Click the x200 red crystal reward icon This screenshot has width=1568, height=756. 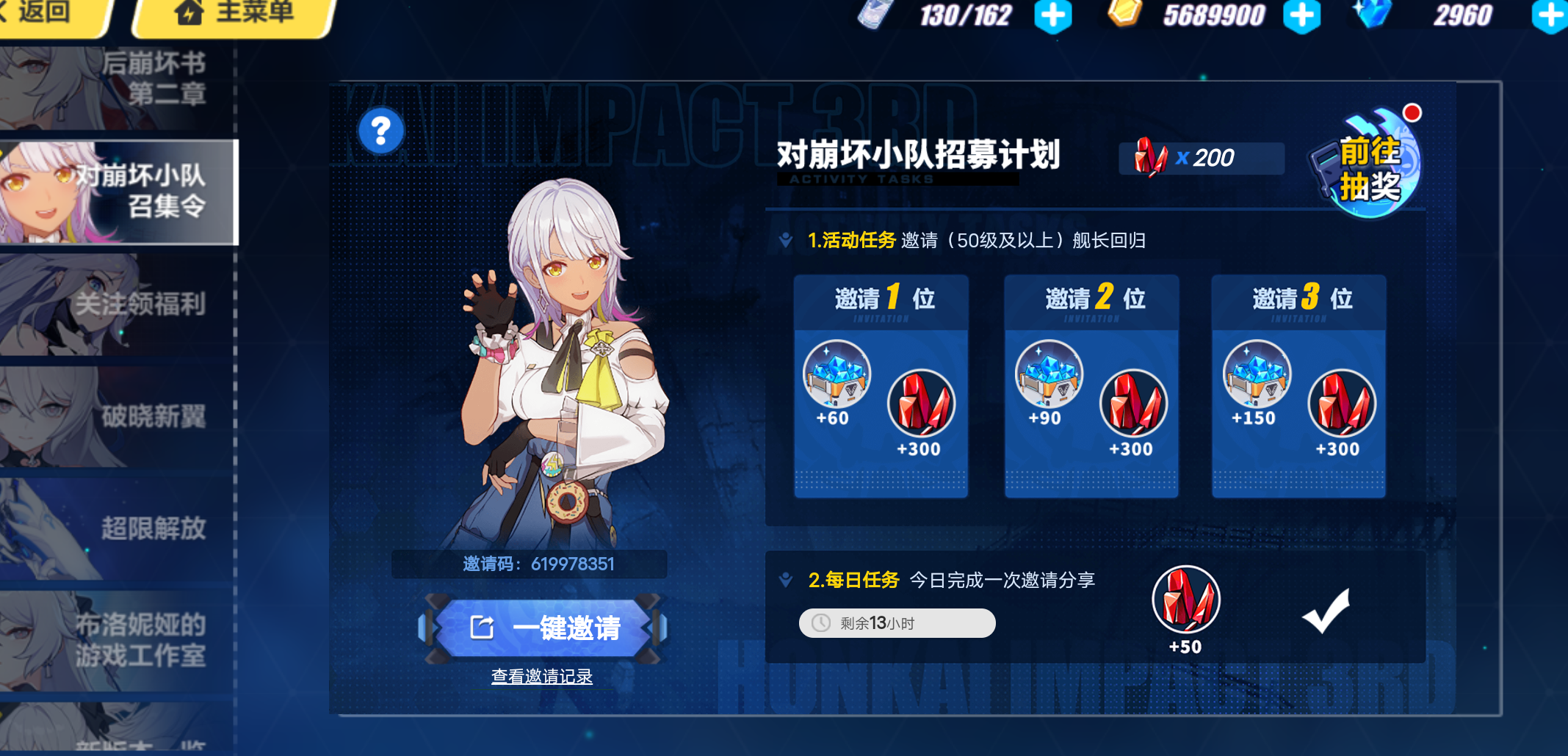pos(1152,157)
